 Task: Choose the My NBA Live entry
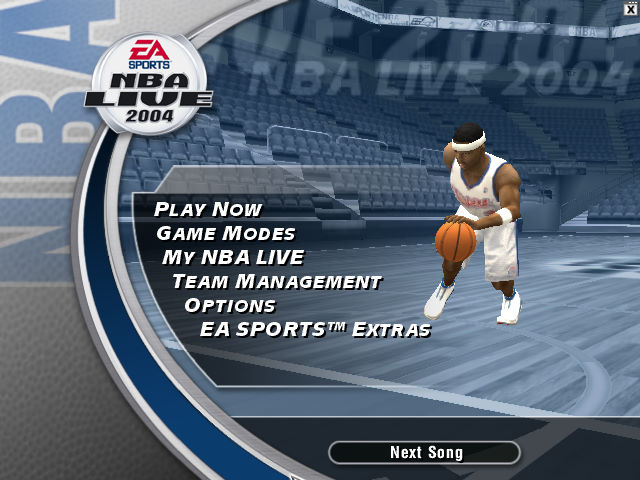[233, 258]
